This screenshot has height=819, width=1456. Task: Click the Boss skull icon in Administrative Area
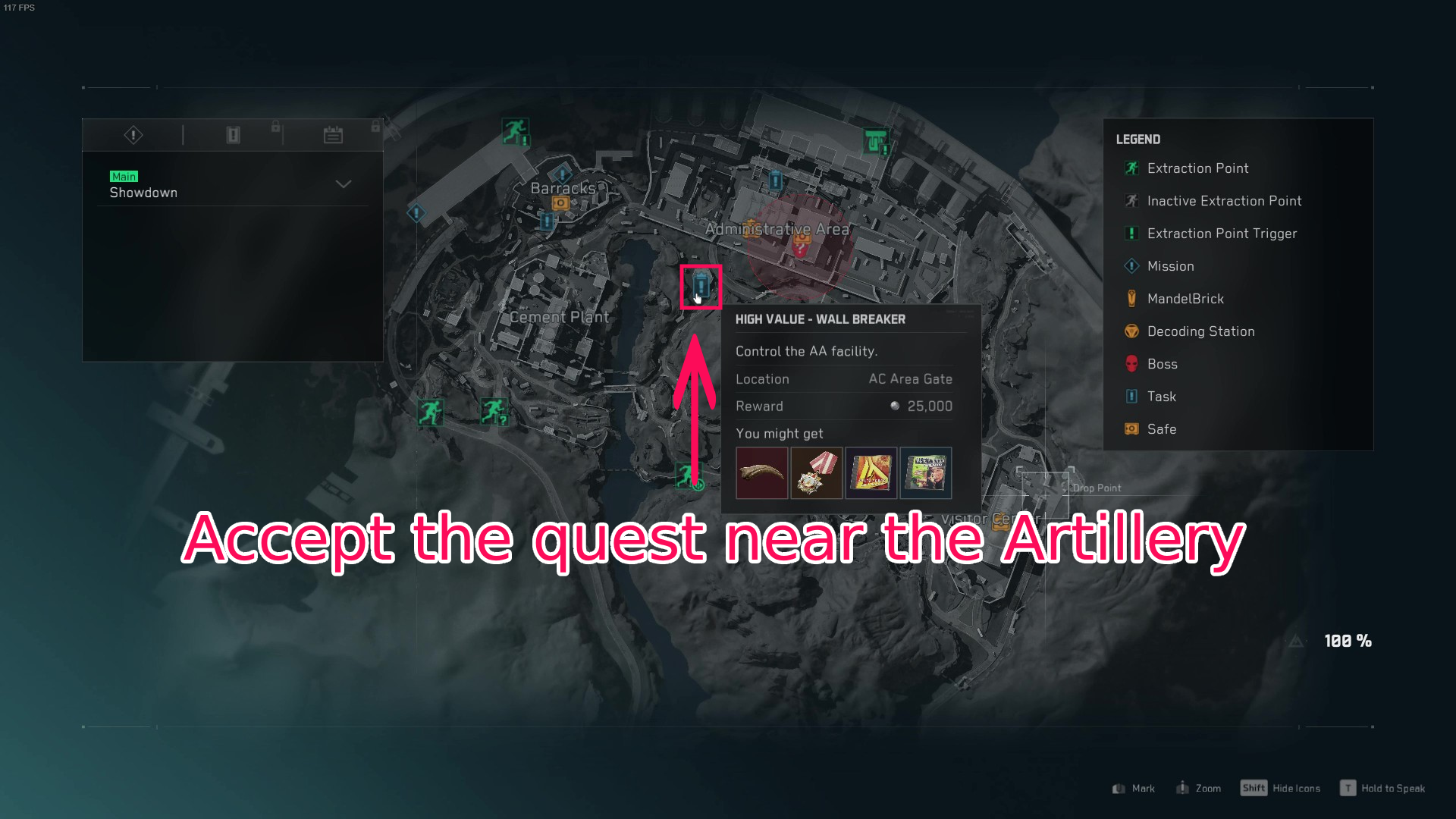point(801,250)
